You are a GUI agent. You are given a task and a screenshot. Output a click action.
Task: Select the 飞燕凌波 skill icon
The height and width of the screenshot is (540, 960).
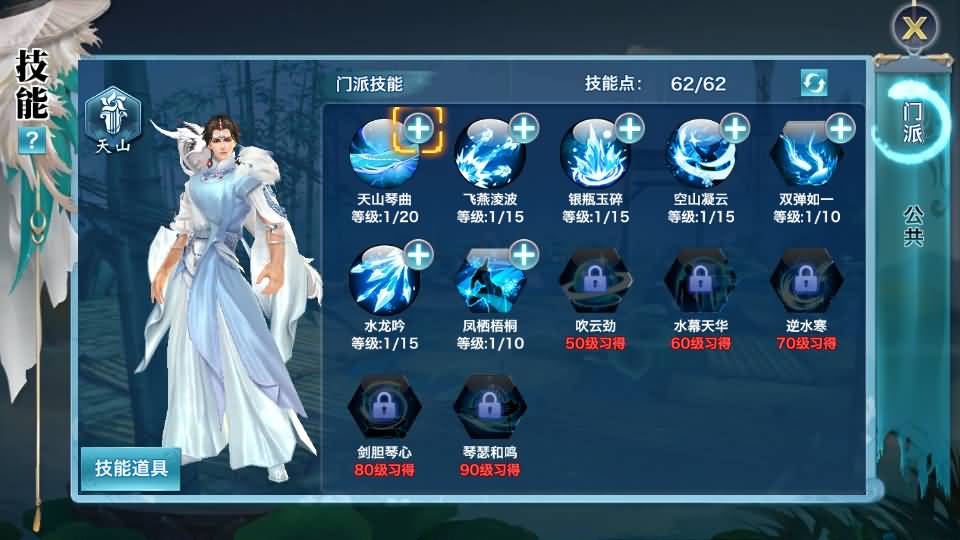coord(487,152)
